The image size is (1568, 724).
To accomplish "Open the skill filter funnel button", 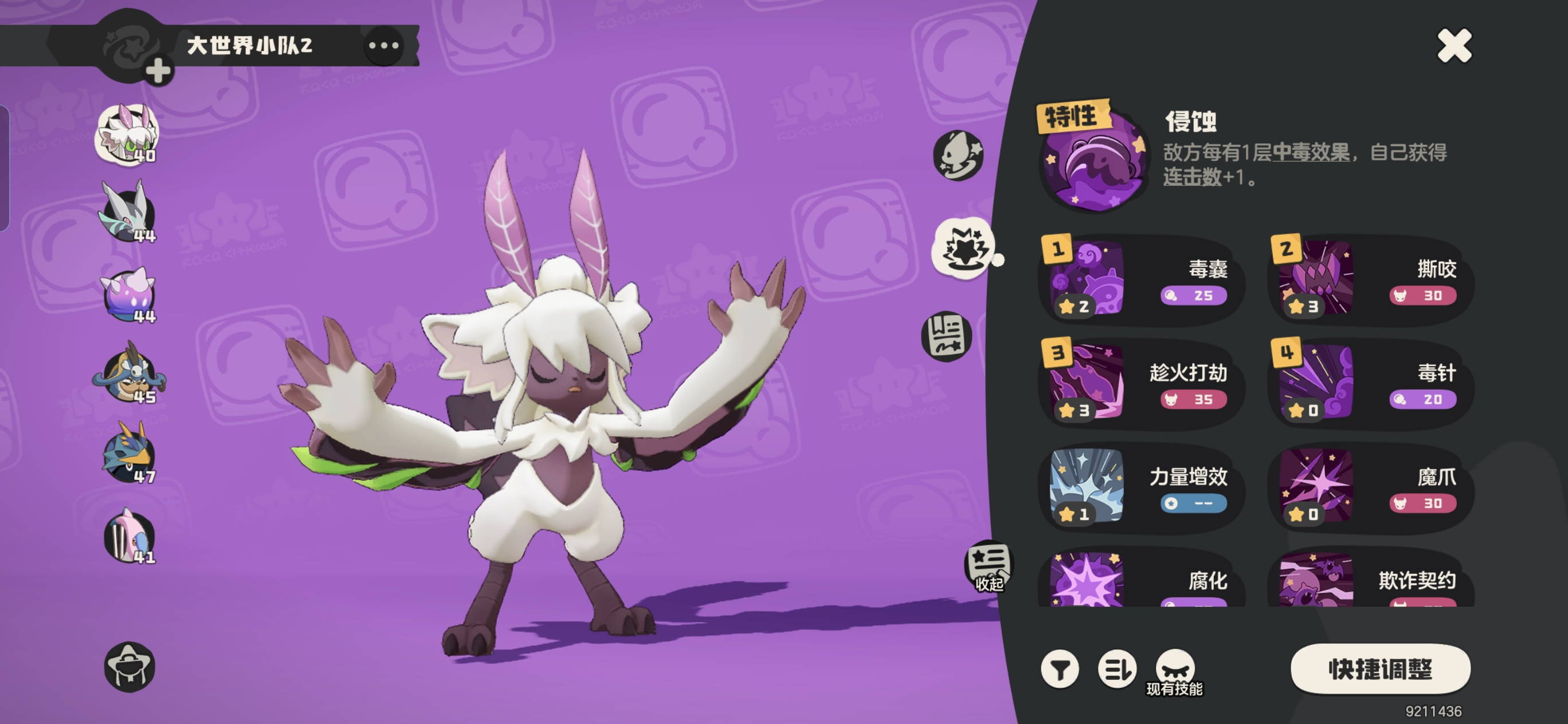I will tap(1060, 669).
